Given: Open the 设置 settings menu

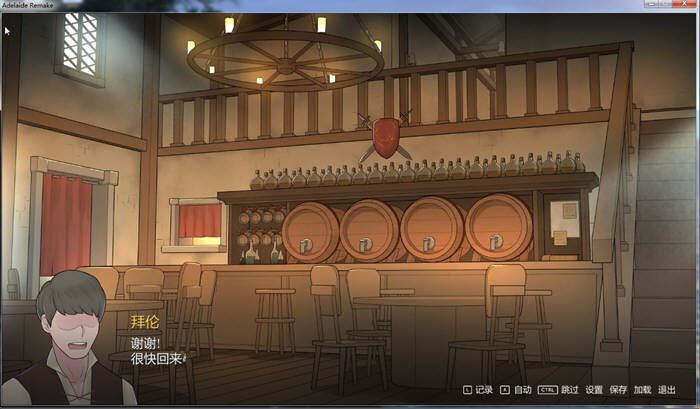Looking at the screenshot, I should (x=594, y=389).
